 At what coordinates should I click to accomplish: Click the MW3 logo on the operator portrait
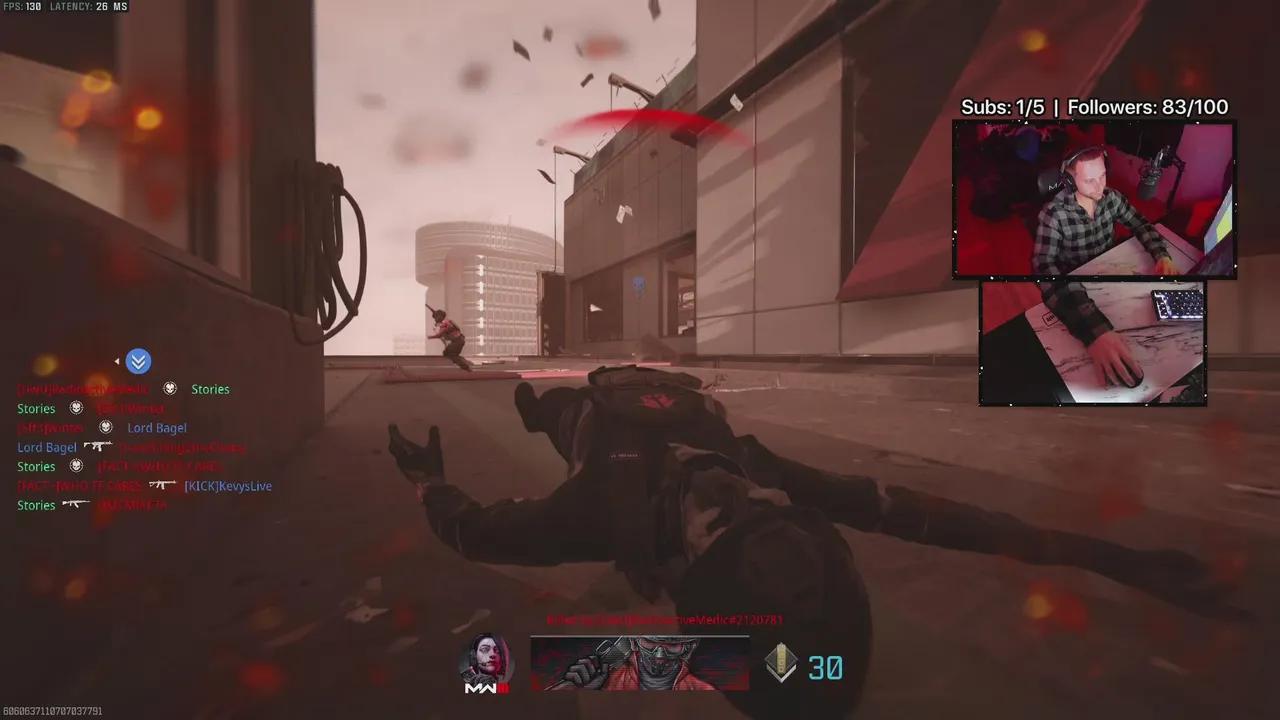(487, 686)
